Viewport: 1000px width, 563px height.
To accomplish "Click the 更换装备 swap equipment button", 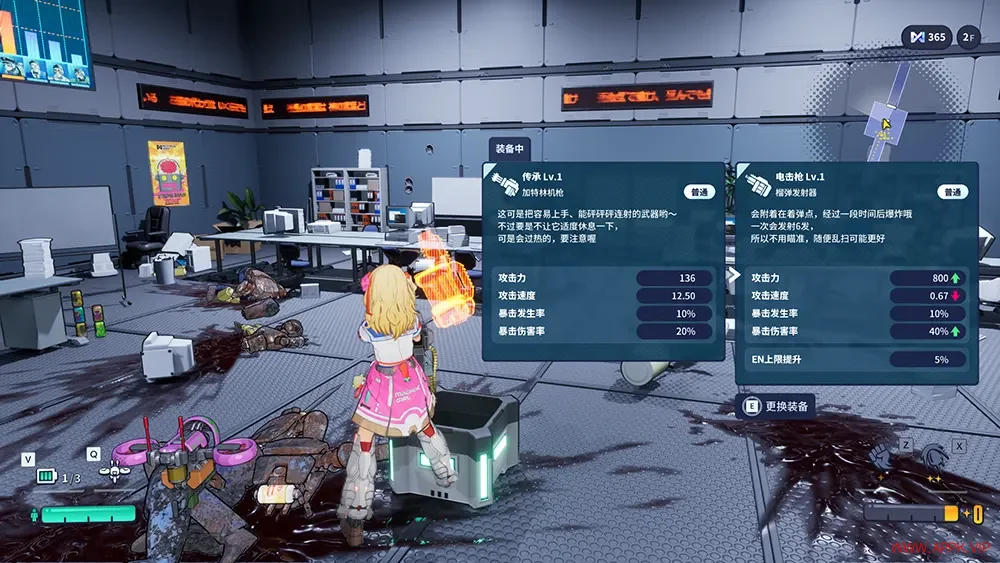I will 776,406.
